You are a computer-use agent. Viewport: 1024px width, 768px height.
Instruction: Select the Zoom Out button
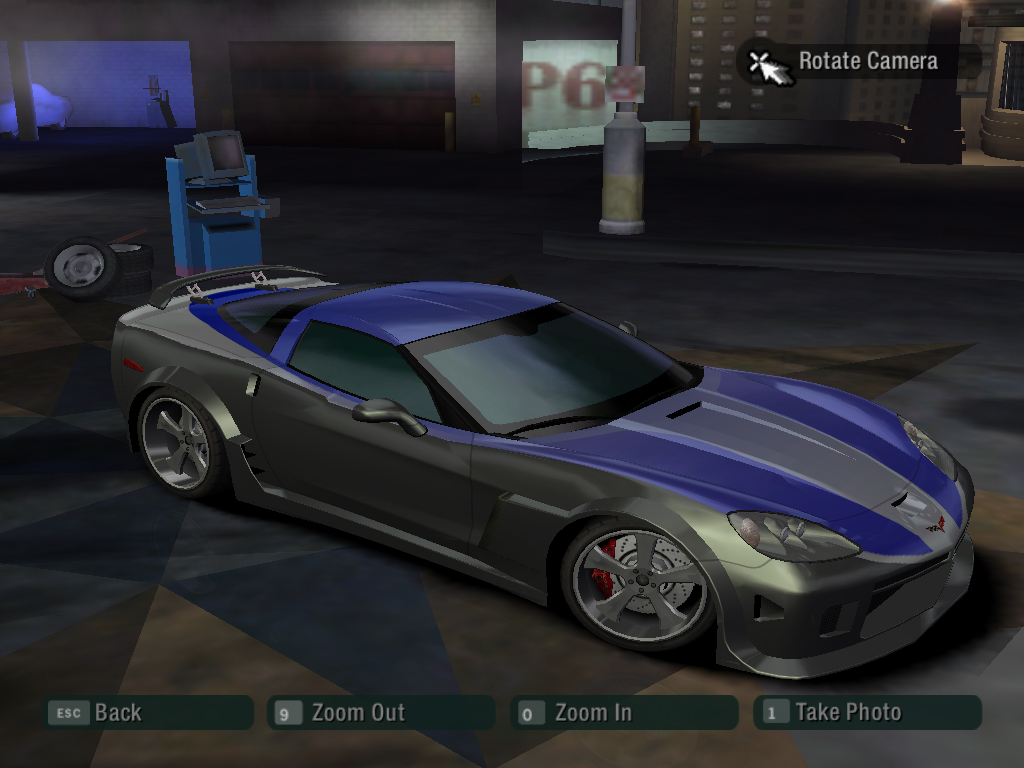click(381, 713)
